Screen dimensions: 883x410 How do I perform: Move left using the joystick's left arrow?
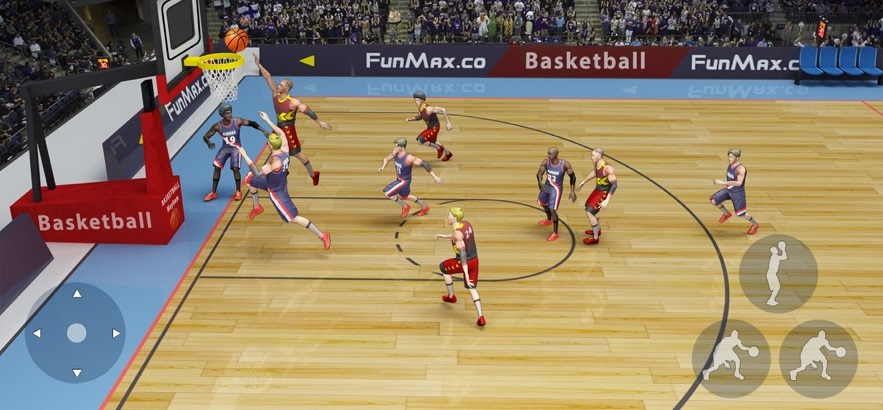[37, 333]
